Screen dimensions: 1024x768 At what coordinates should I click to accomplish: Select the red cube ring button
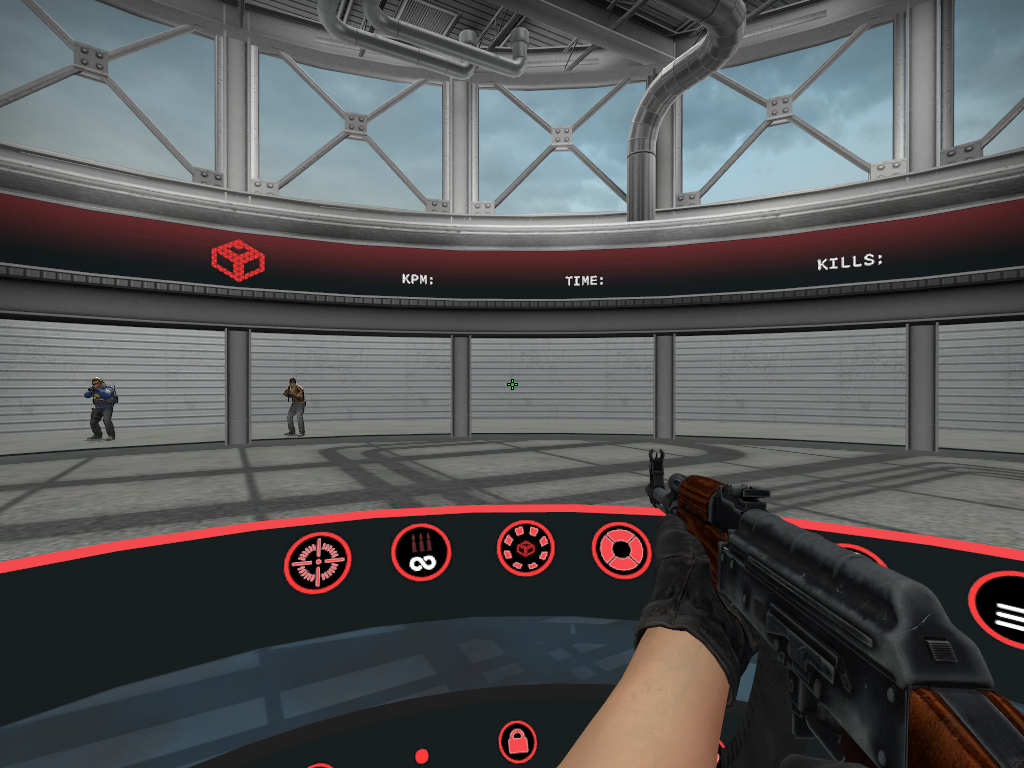tap(525, 549)
